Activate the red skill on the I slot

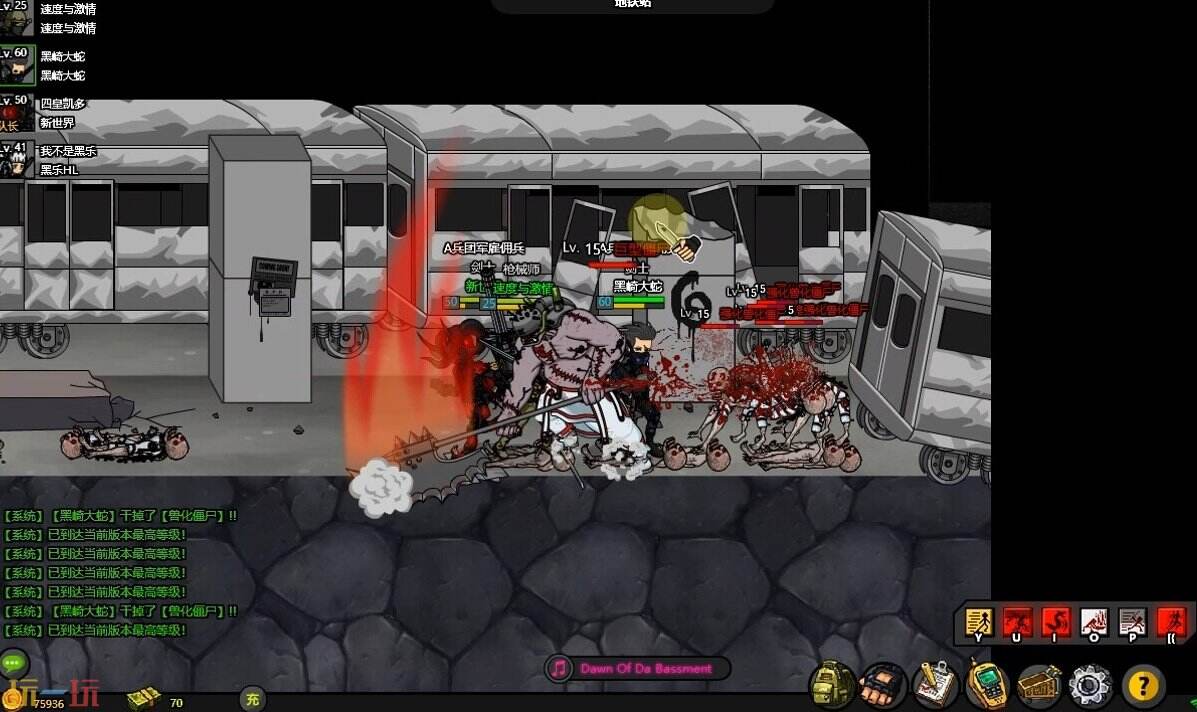pyautogui.click(x=1056, y=622)
